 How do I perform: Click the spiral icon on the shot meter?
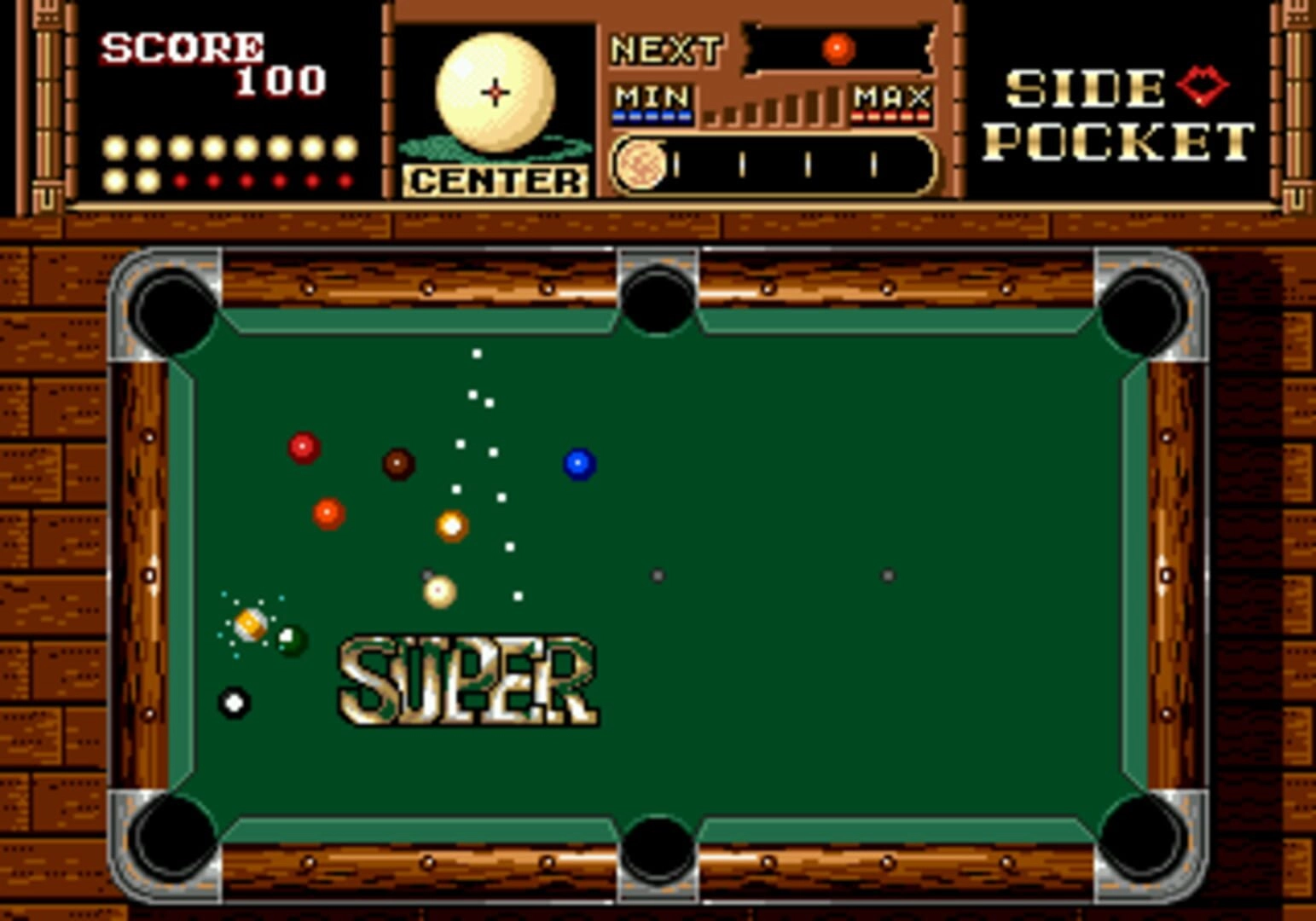[641, 164]
